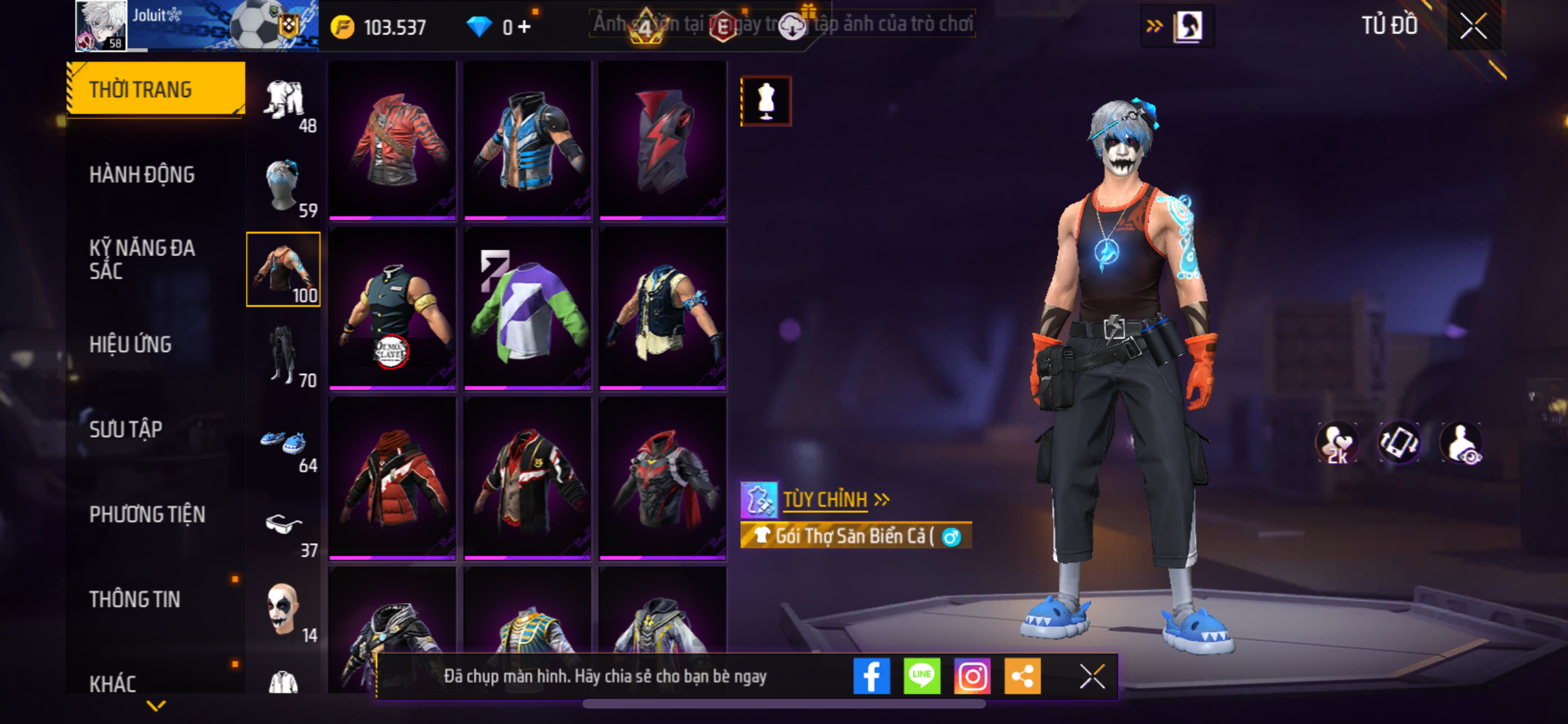Switch to PHƯƠNG TIỆN tab
This screenshot has height=724, width=1568.
(147, 514)
